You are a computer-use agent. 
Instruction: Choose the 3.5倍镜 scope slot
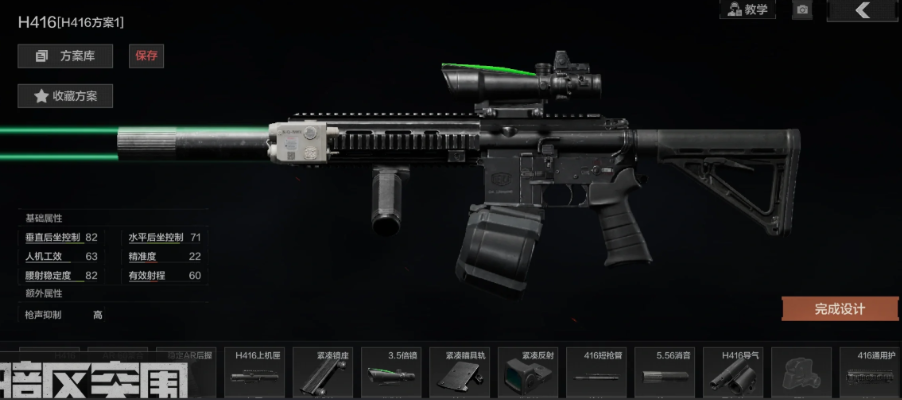pos(390,372)
